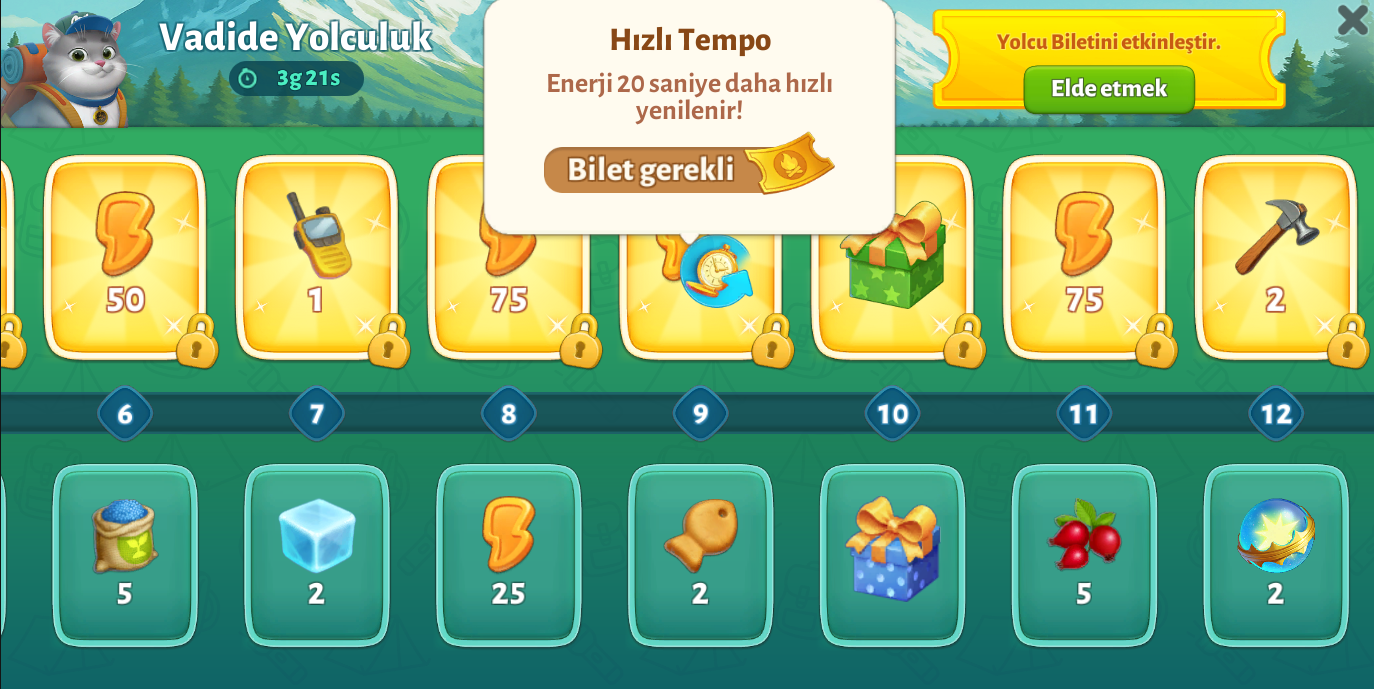Select the fish cracker reward
Image resolution: width=1374 pixels, height=689 pixels.
coord(701,554)
